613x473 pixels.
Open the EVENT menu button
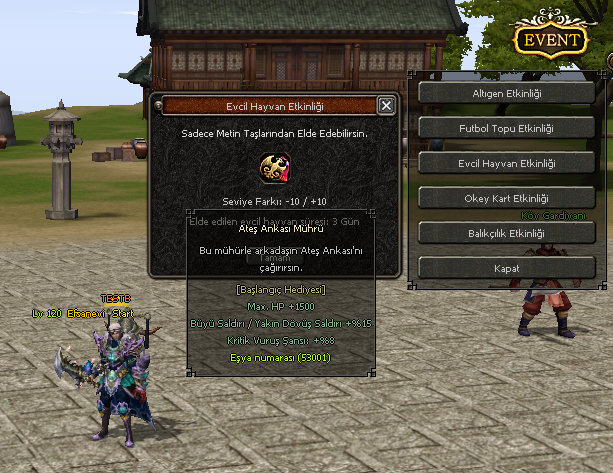click(x=549, y=40)
